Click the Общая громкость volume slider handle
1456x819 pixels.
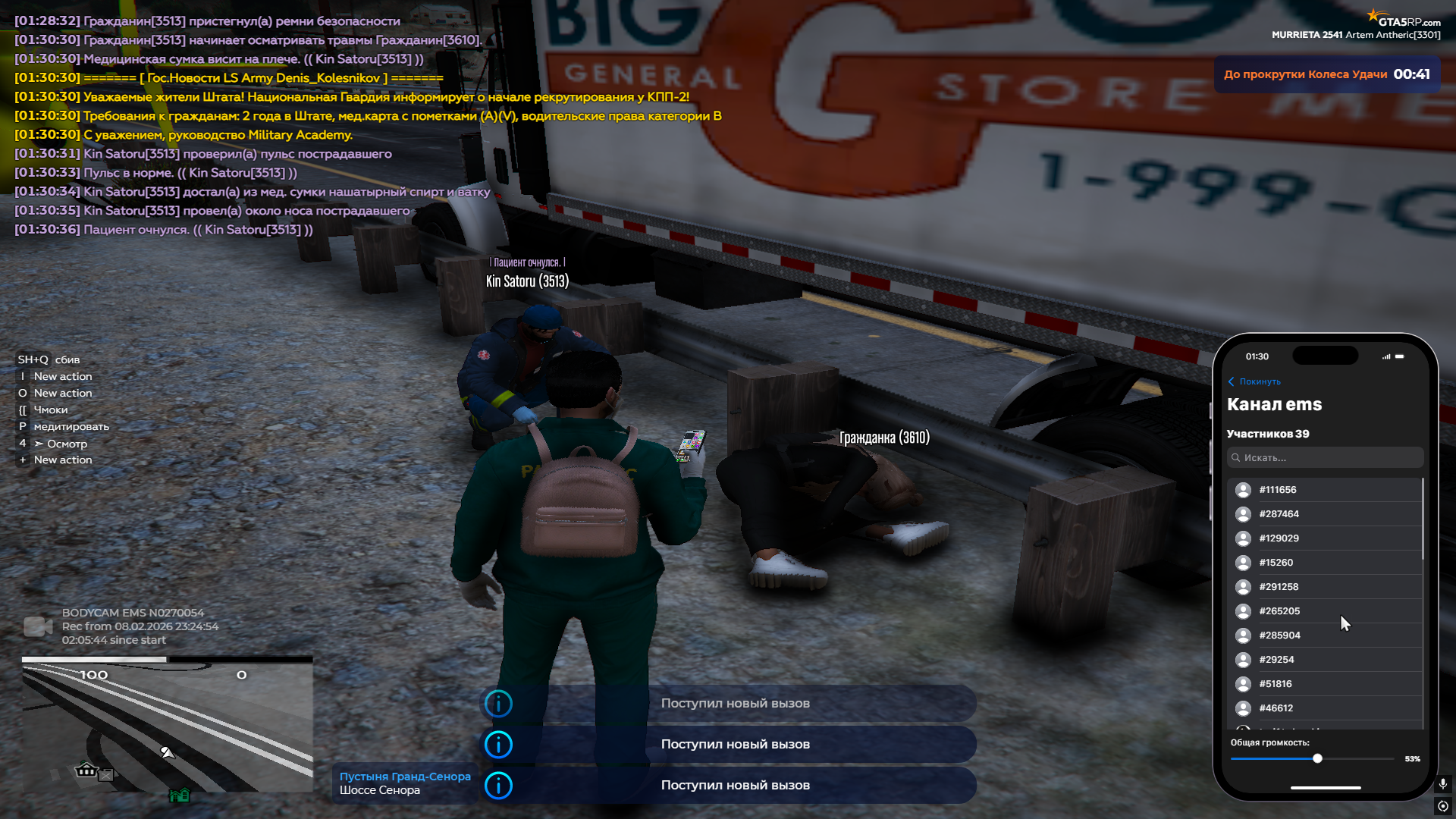click(1317, 758)
